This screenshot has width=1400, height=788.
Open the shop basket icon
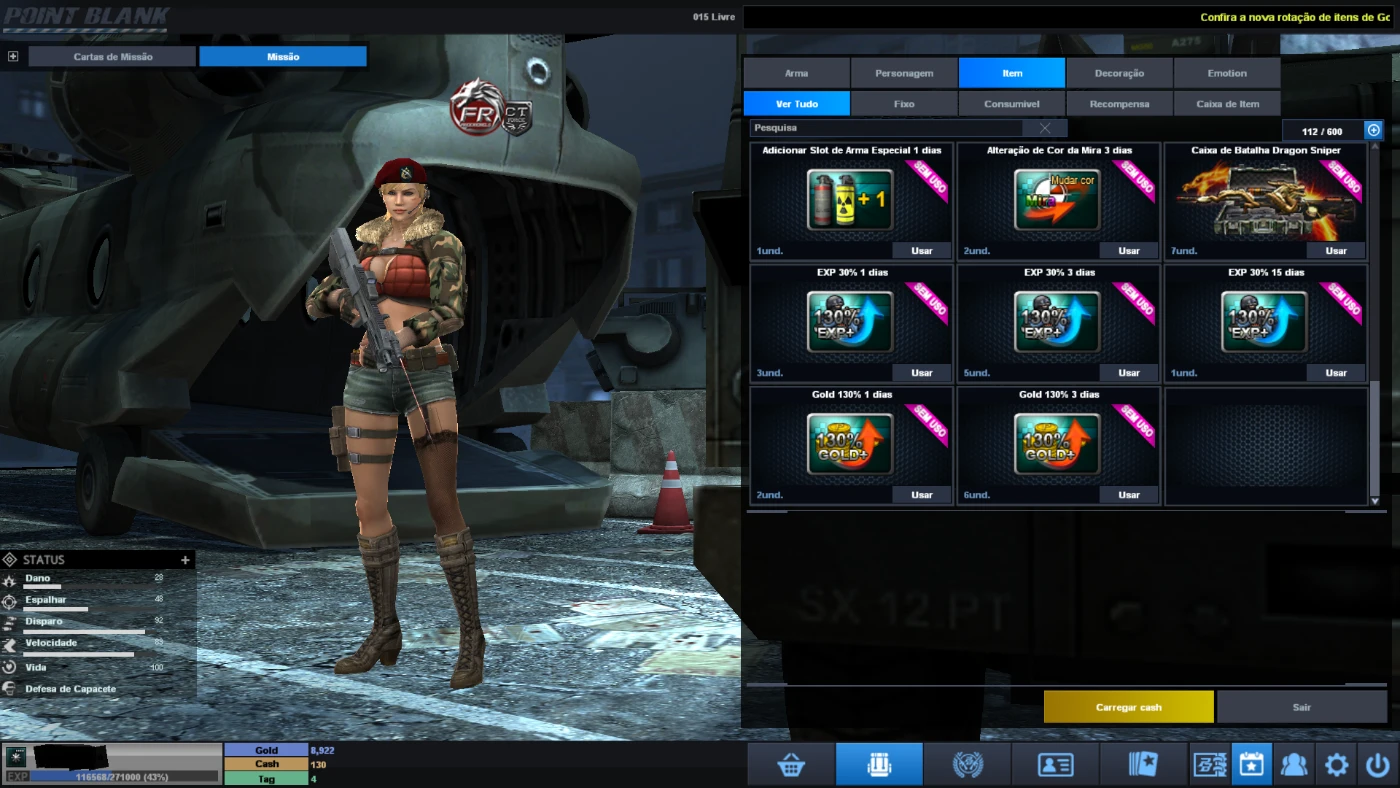pos(791,765)
